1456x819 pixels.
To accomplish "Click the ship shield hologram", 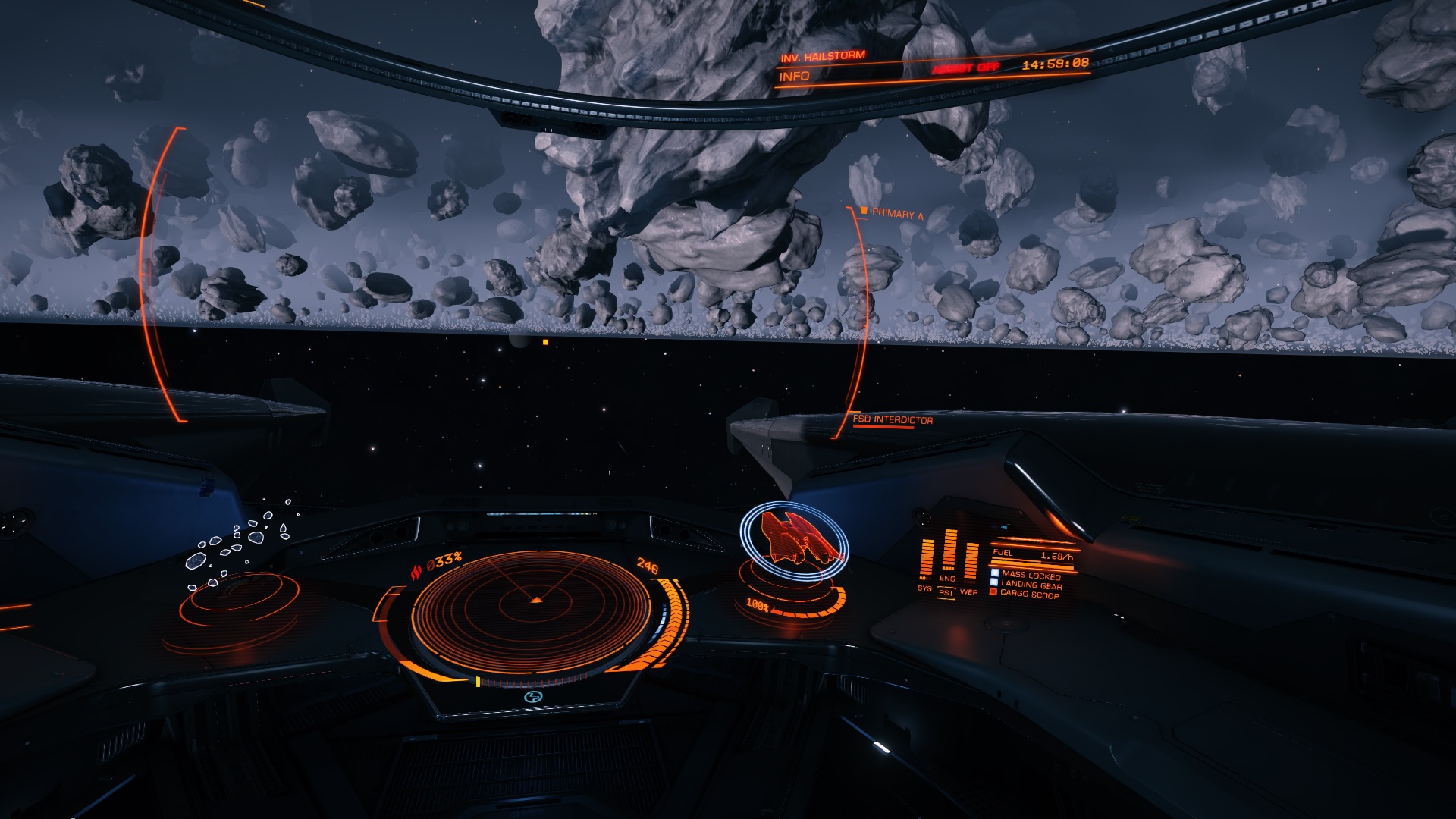I will coord(793,540).
